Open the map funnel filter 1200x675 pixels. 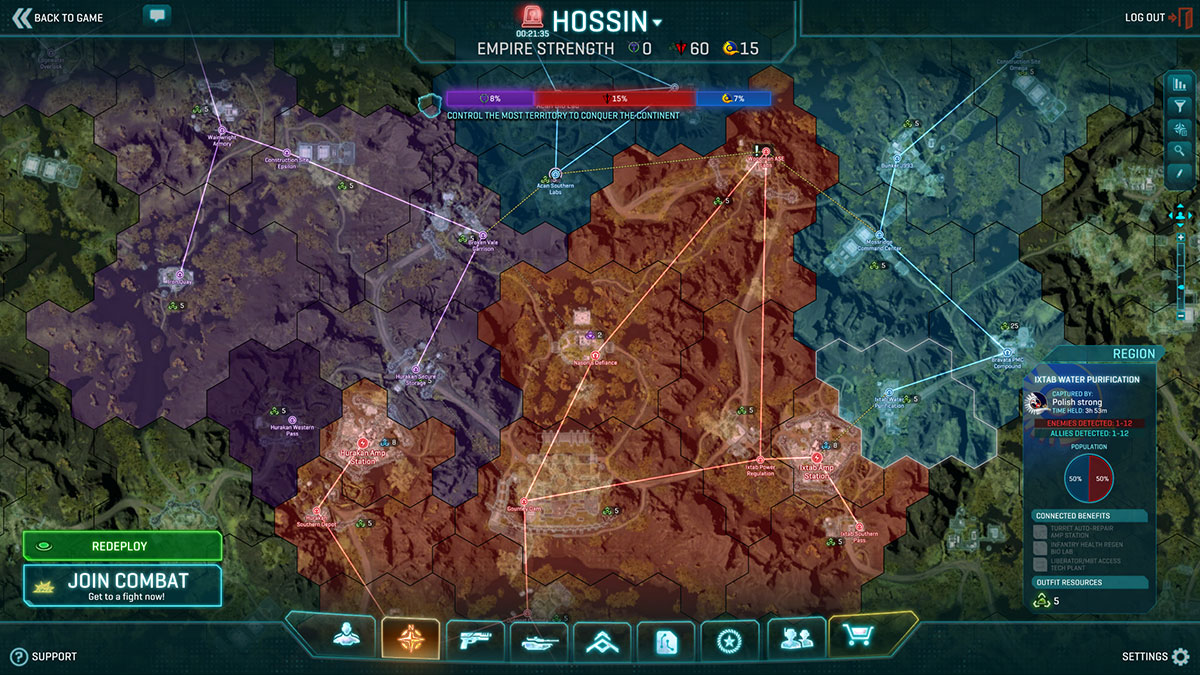(1179, 105)
